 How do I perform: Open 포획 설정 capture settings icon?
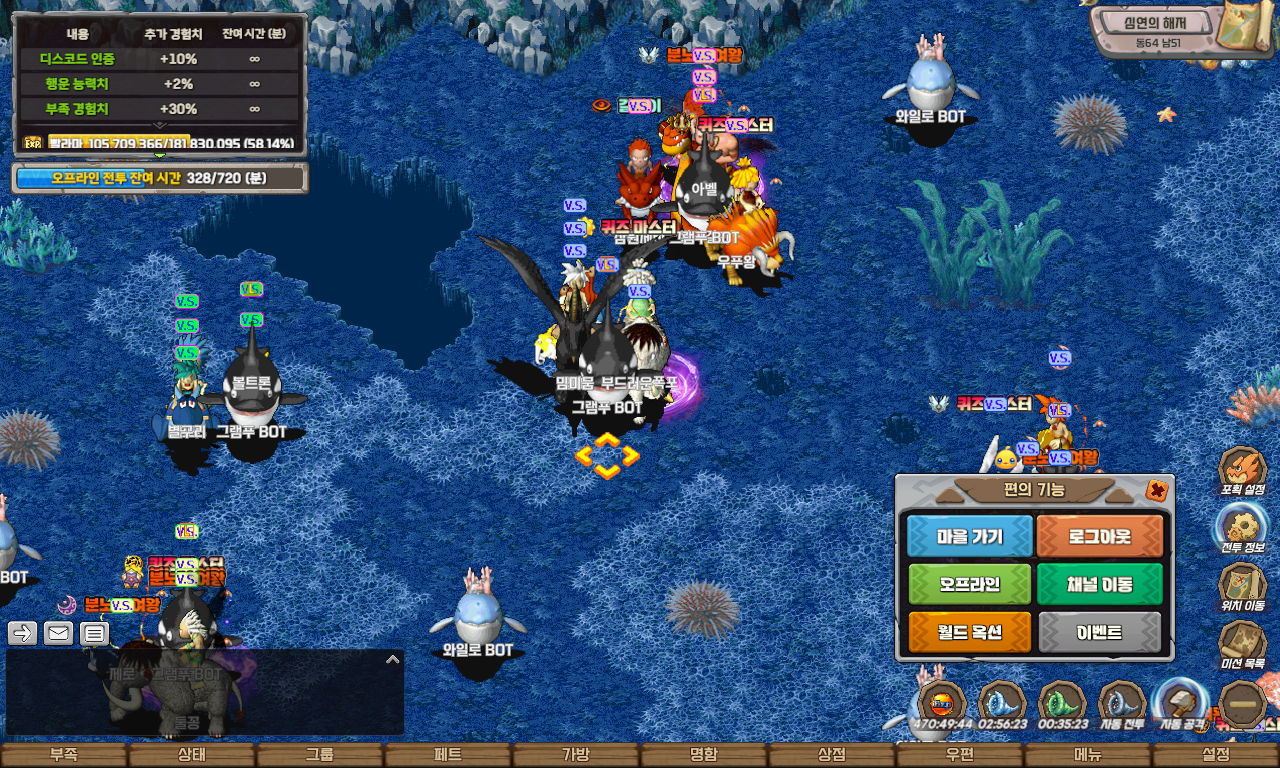click(1243, 471)
